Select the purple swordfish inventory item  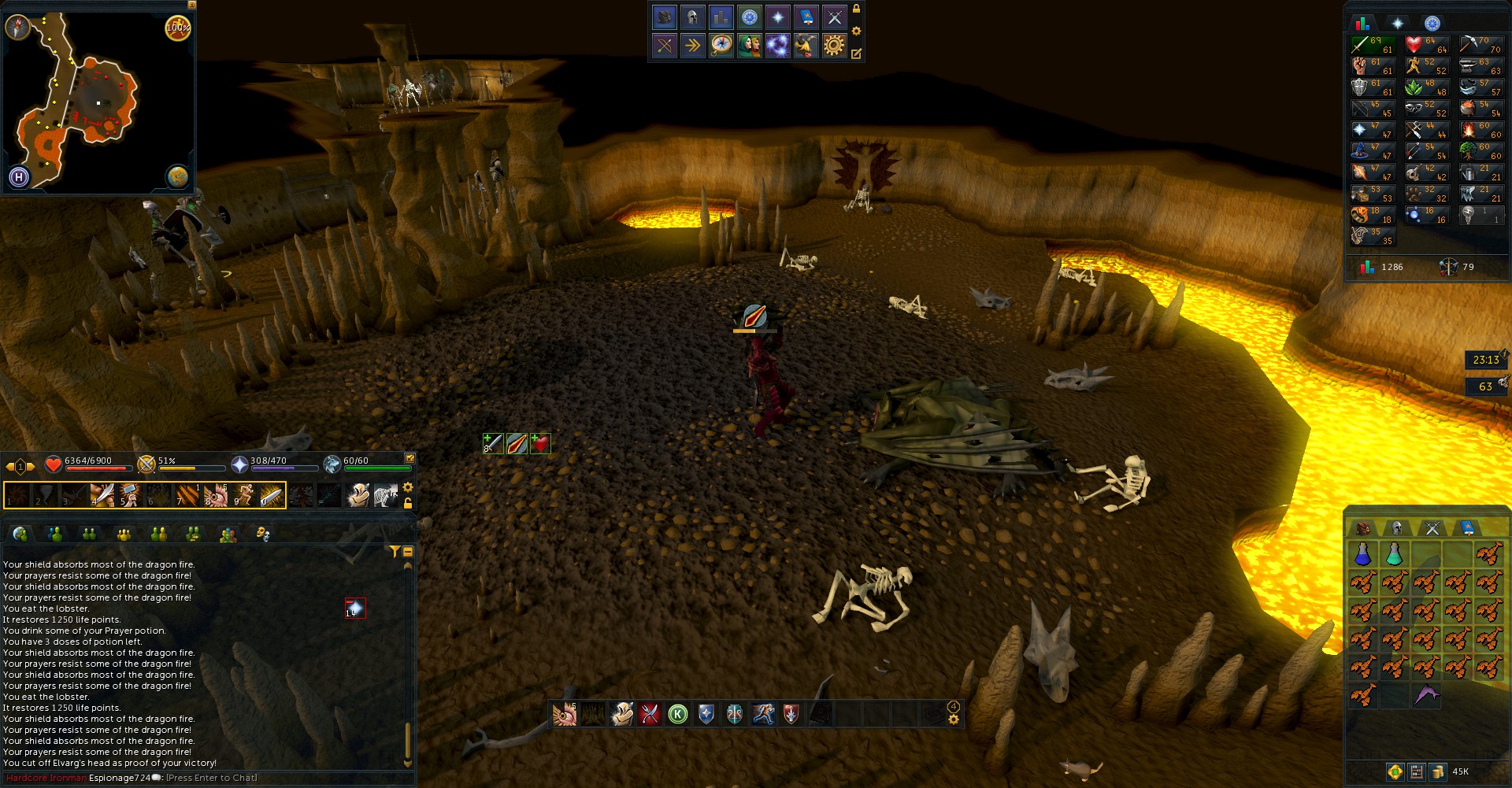1426,695
